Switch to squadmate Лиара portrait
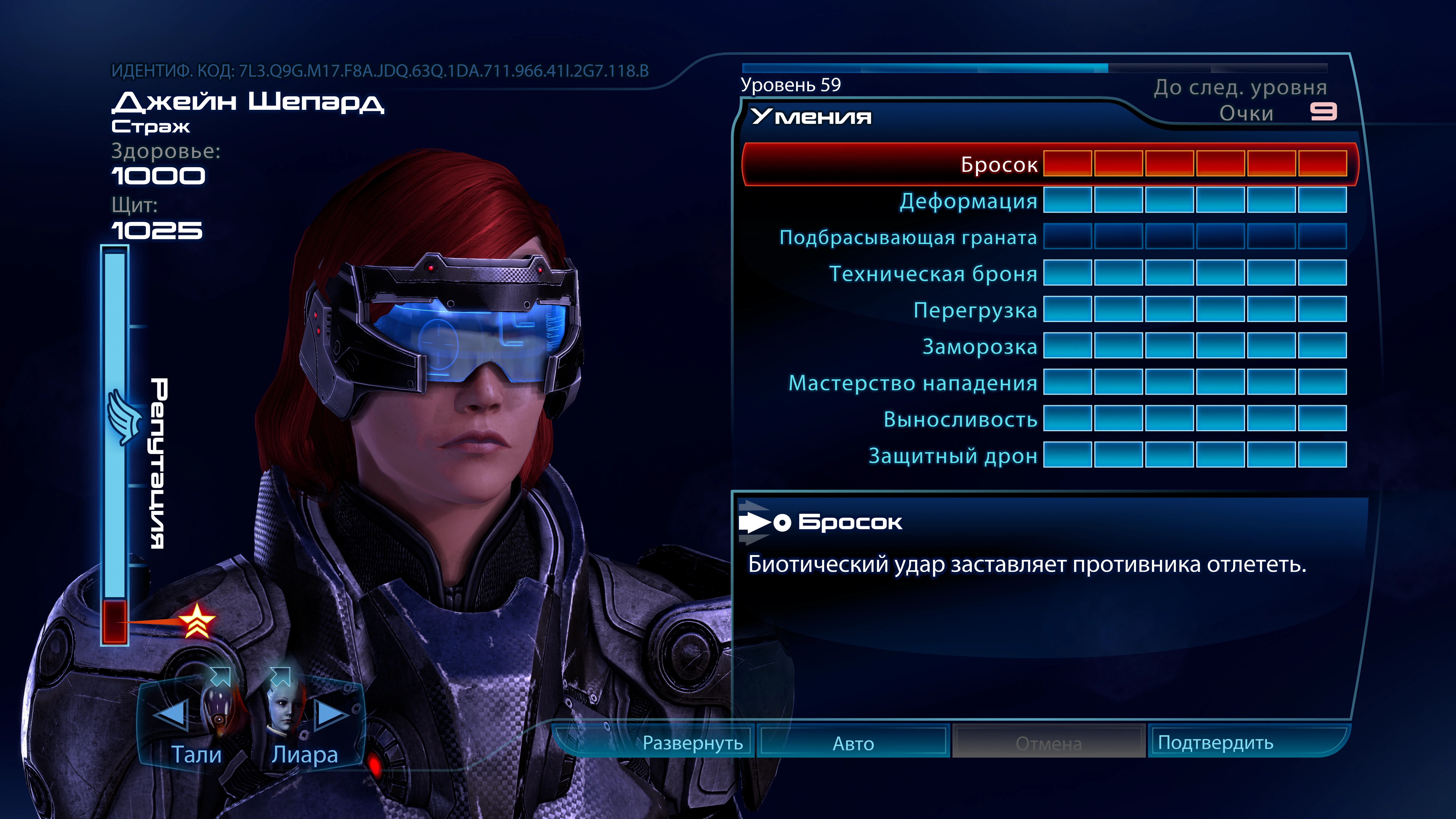The image size is (1456, 819). tap(285, 709)
